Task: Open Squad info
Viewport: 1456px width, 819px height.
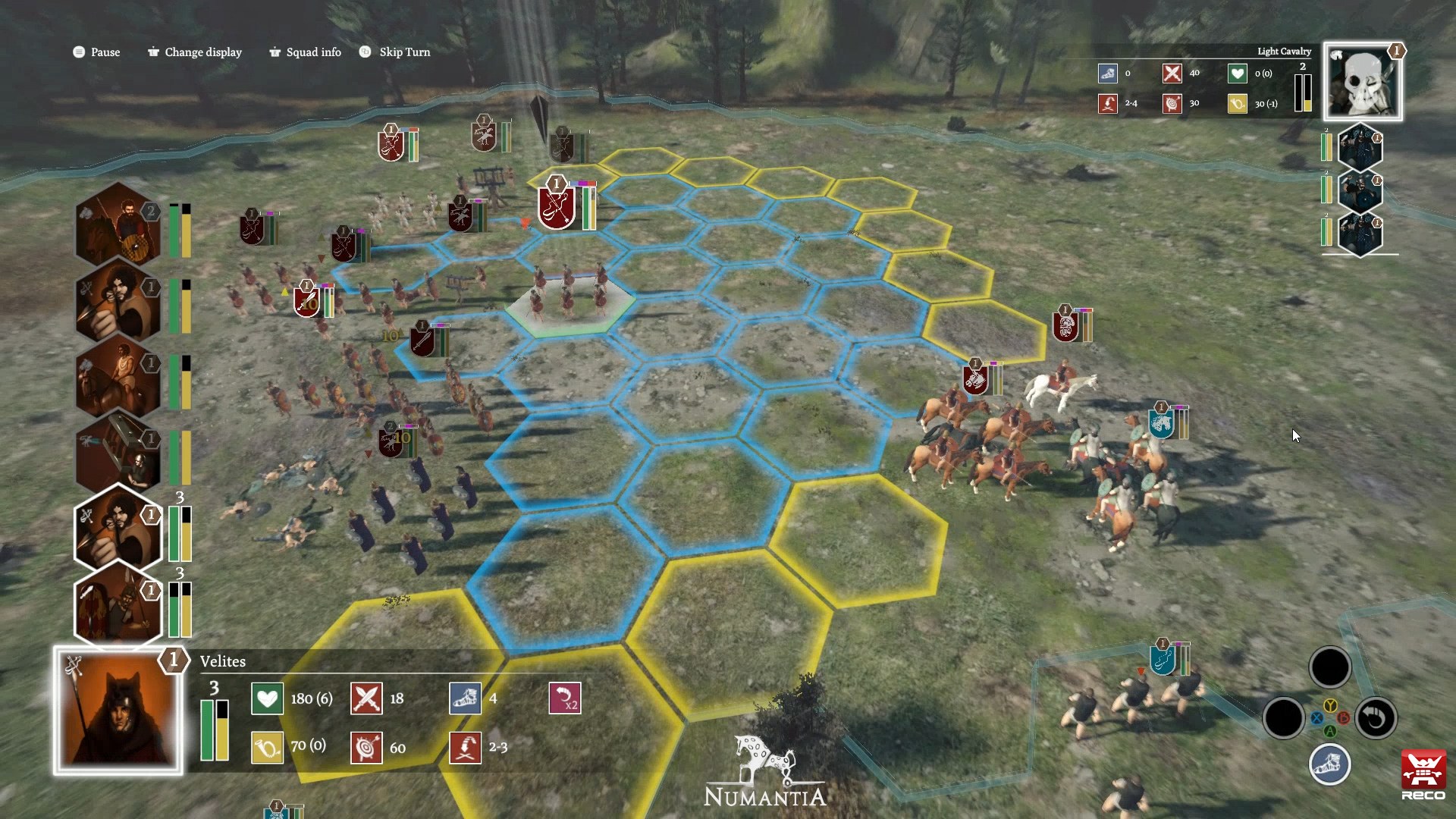Action: pos(304,52)
